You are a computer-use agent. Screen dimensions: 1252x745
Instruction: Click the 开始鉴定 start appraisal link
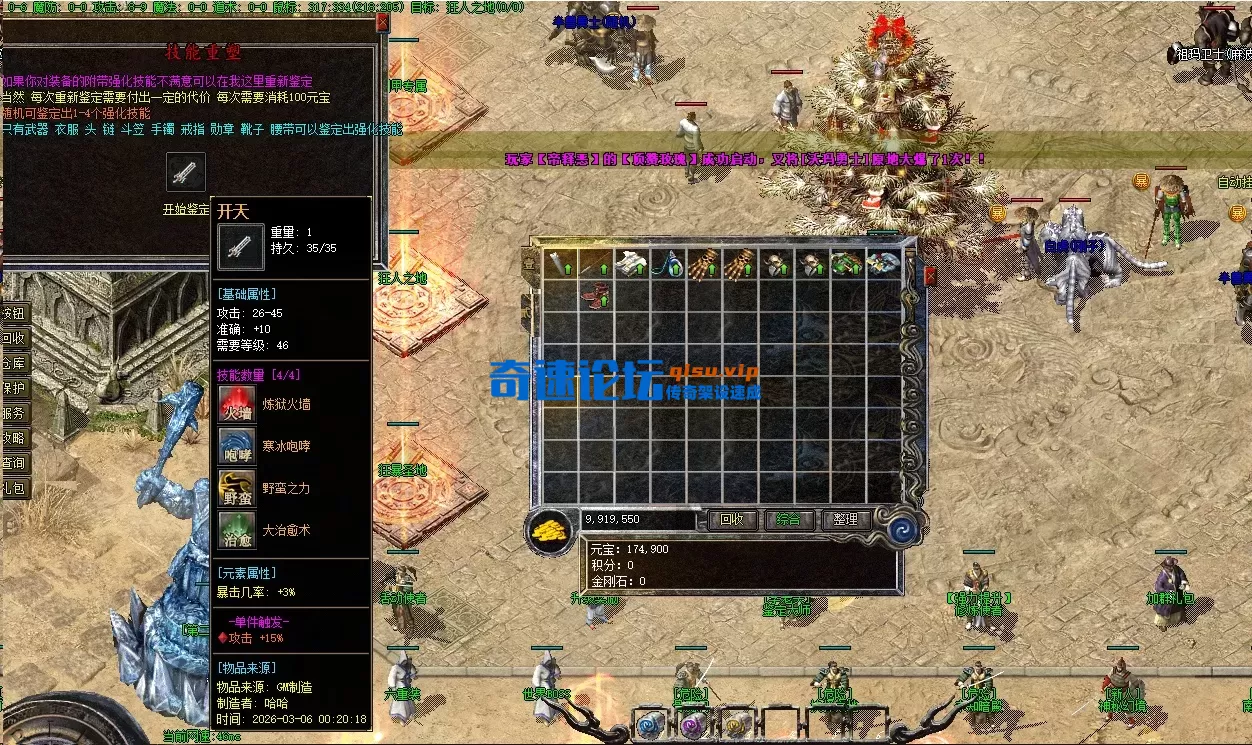[x=186, y=210]
